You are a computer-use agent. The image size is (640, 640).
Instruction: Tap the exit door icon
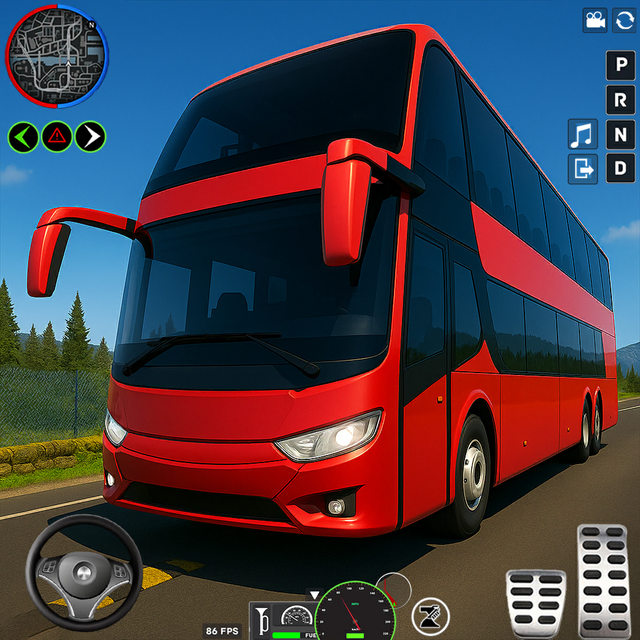point(582,168)
